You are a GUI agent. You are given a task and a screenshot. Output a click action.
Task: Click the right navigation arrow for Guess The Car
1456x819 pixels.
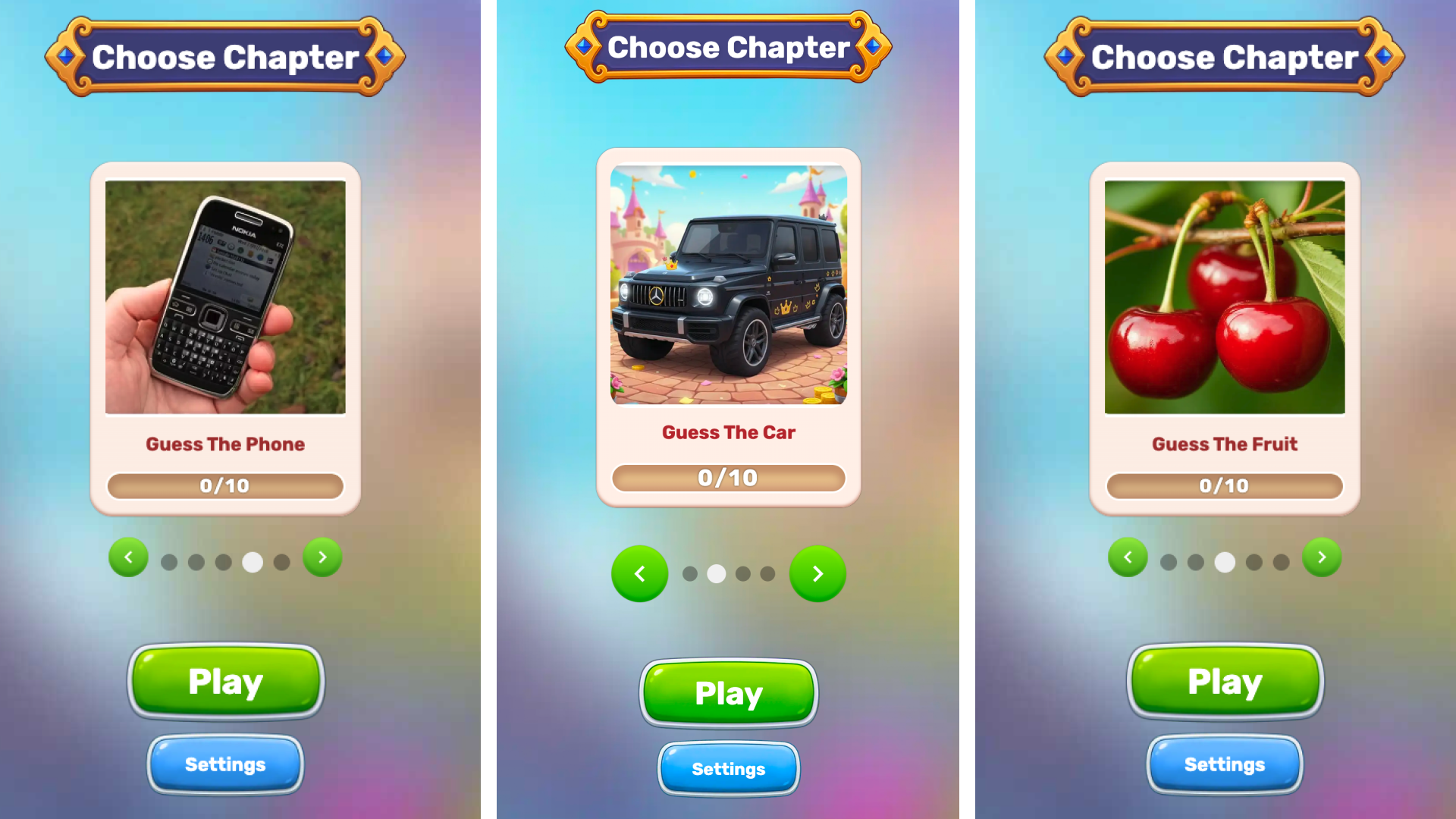(x=817, y=574)
